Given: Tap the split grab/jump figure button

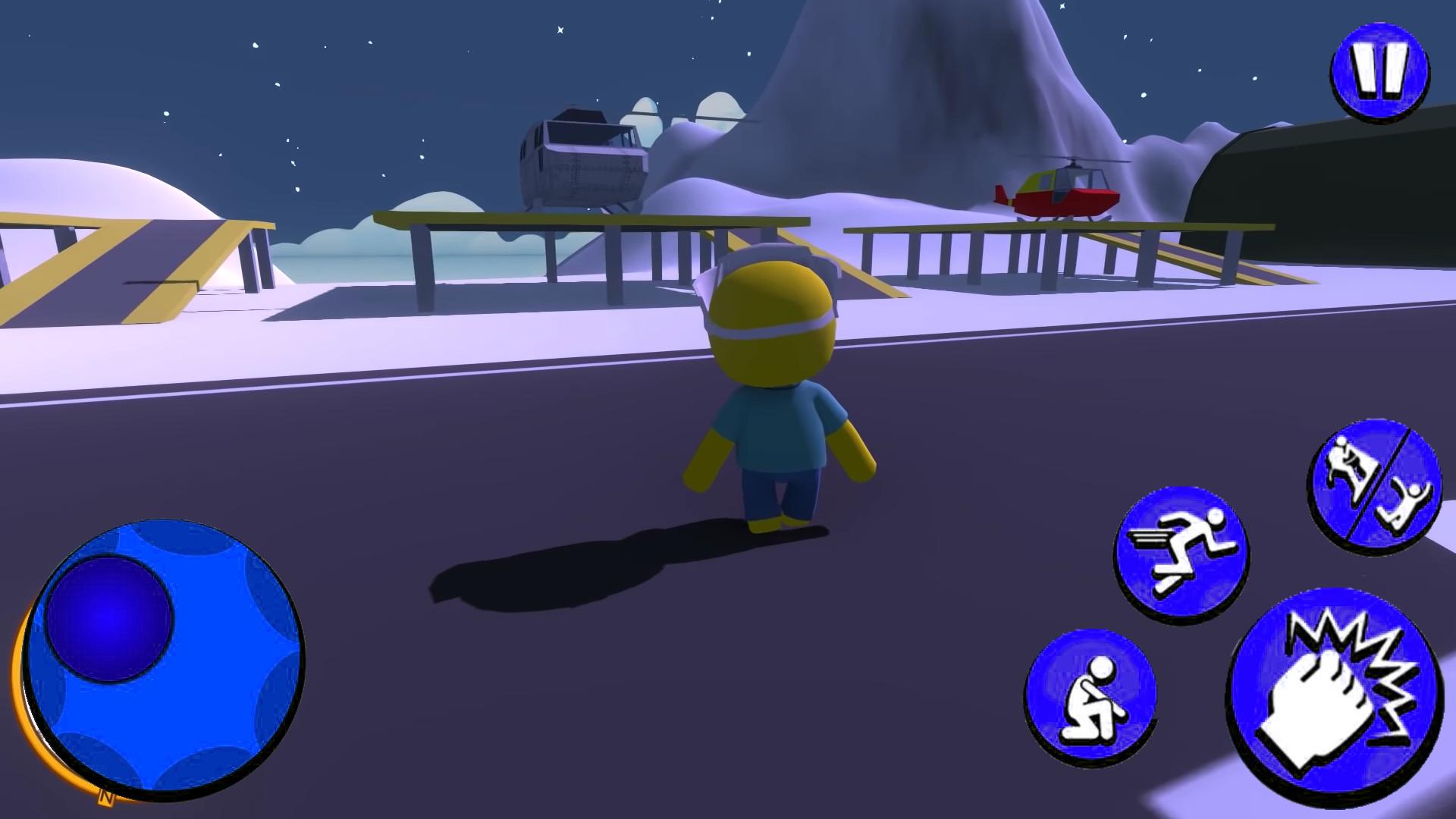Looking at the screenshot, I should 1374,487.
